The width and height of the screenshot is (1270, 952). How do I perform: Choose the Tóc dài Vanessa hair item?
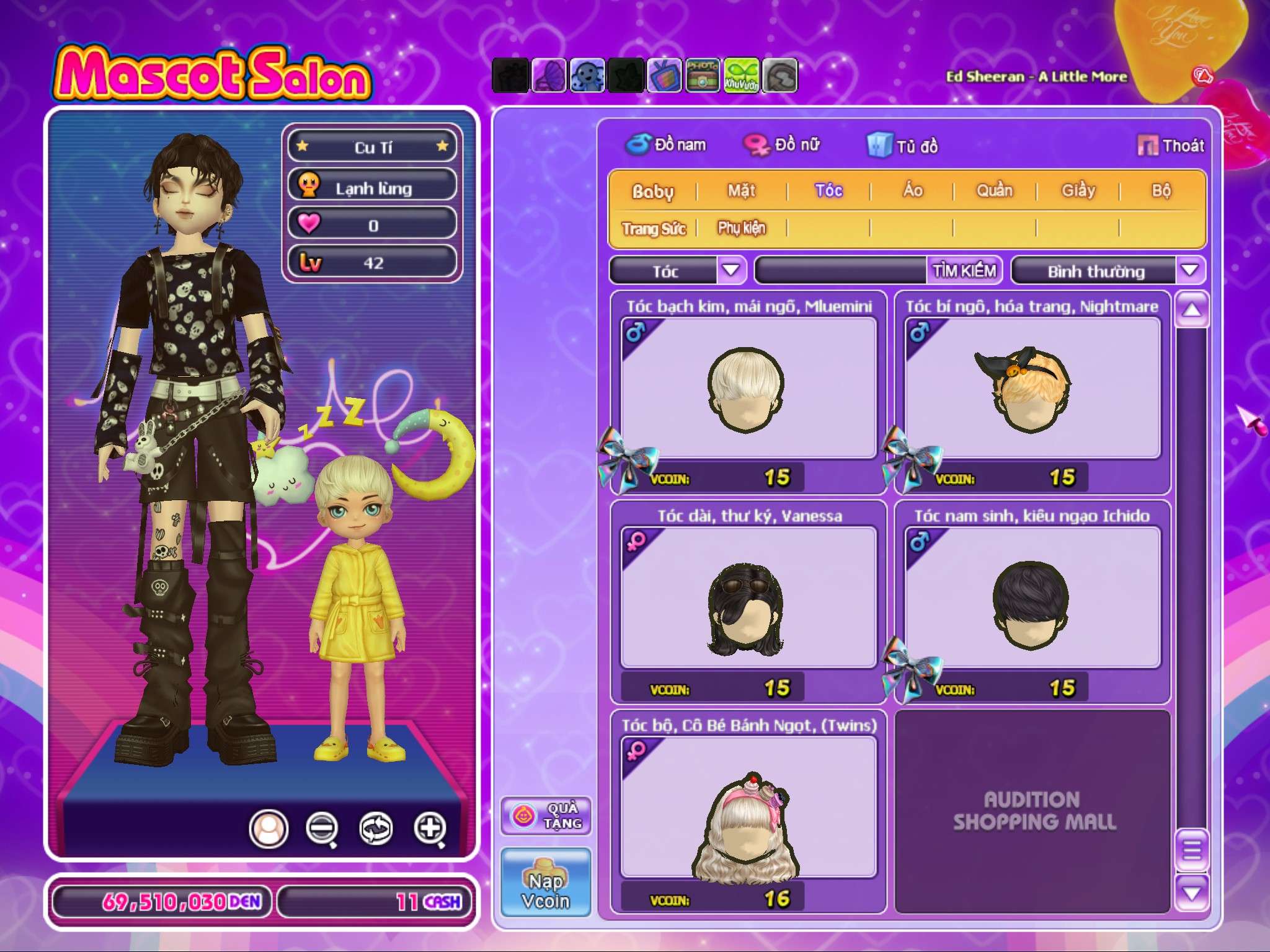748,599
